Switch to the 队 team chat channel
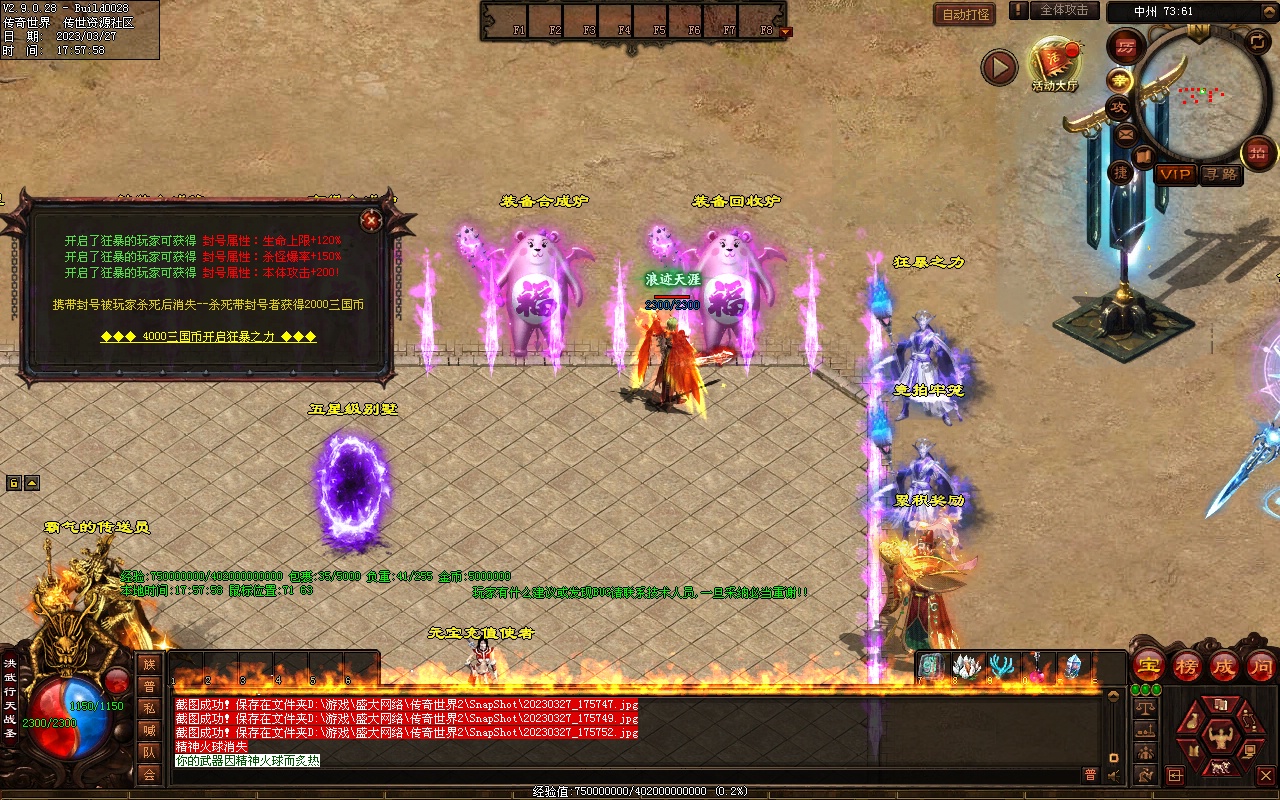1280x800 pixels. tap(149, 752)
